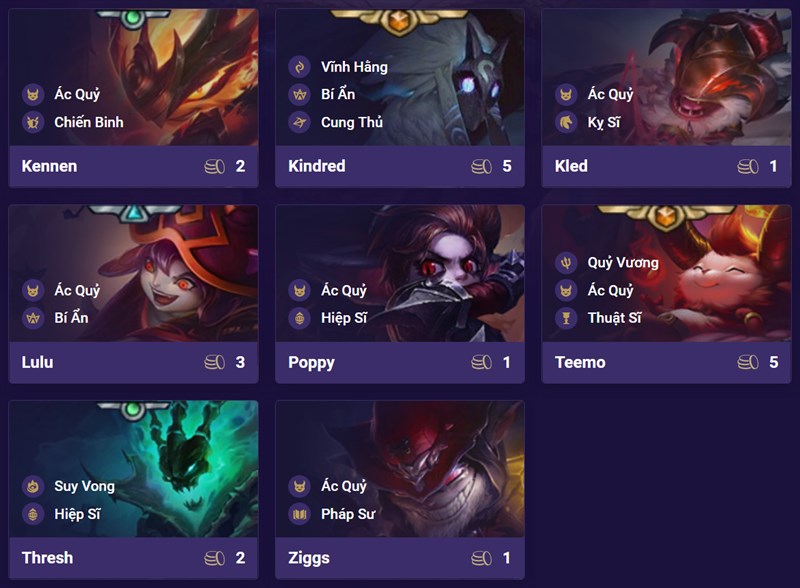Show Lulu's Bí Ẩn trait
The width and height of the screenshot is (800, 588).
[71, 318]
